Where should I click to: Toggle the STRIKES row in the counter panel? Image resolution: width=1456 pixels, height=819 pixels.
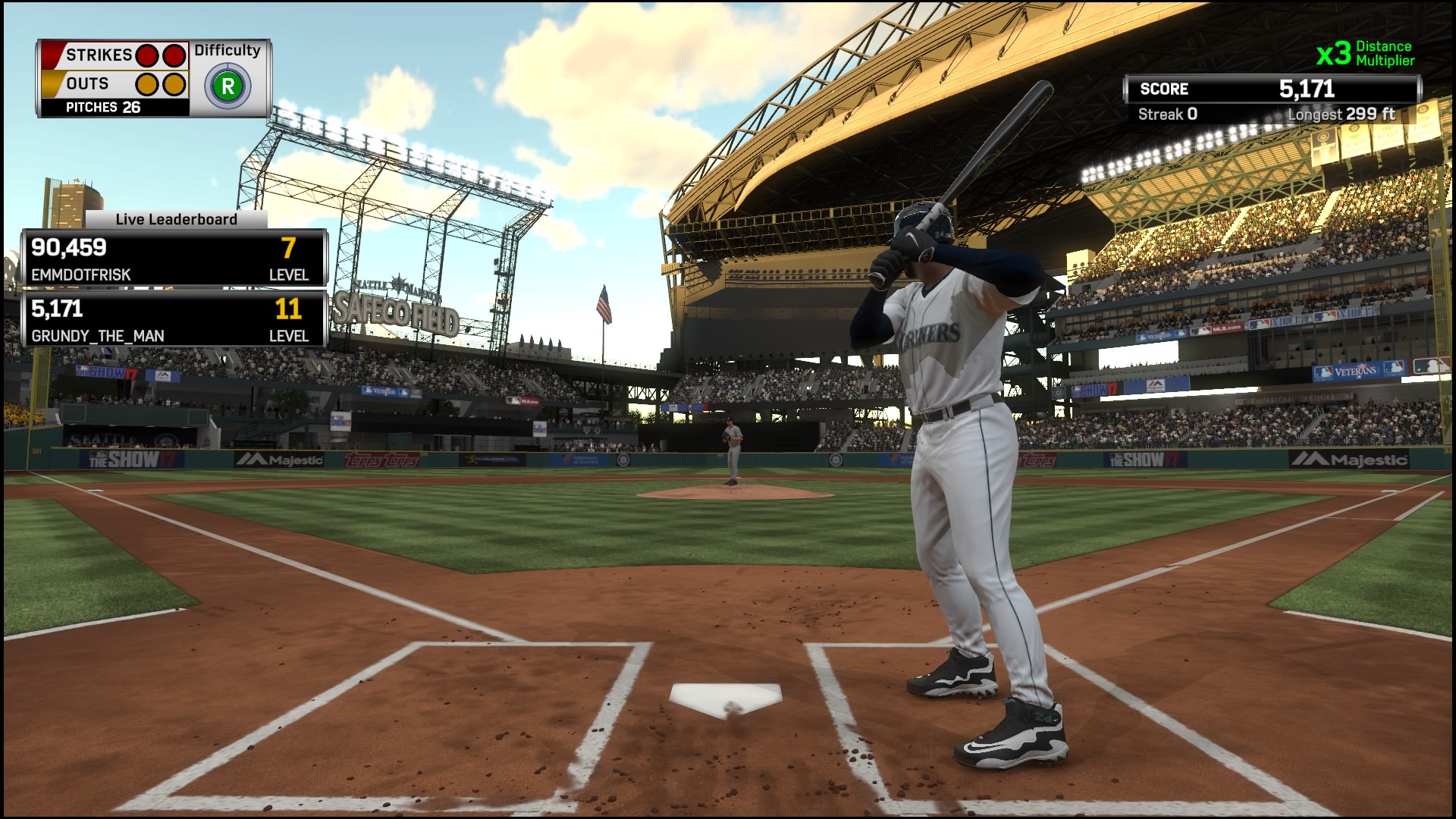click(x=97, y=55)
